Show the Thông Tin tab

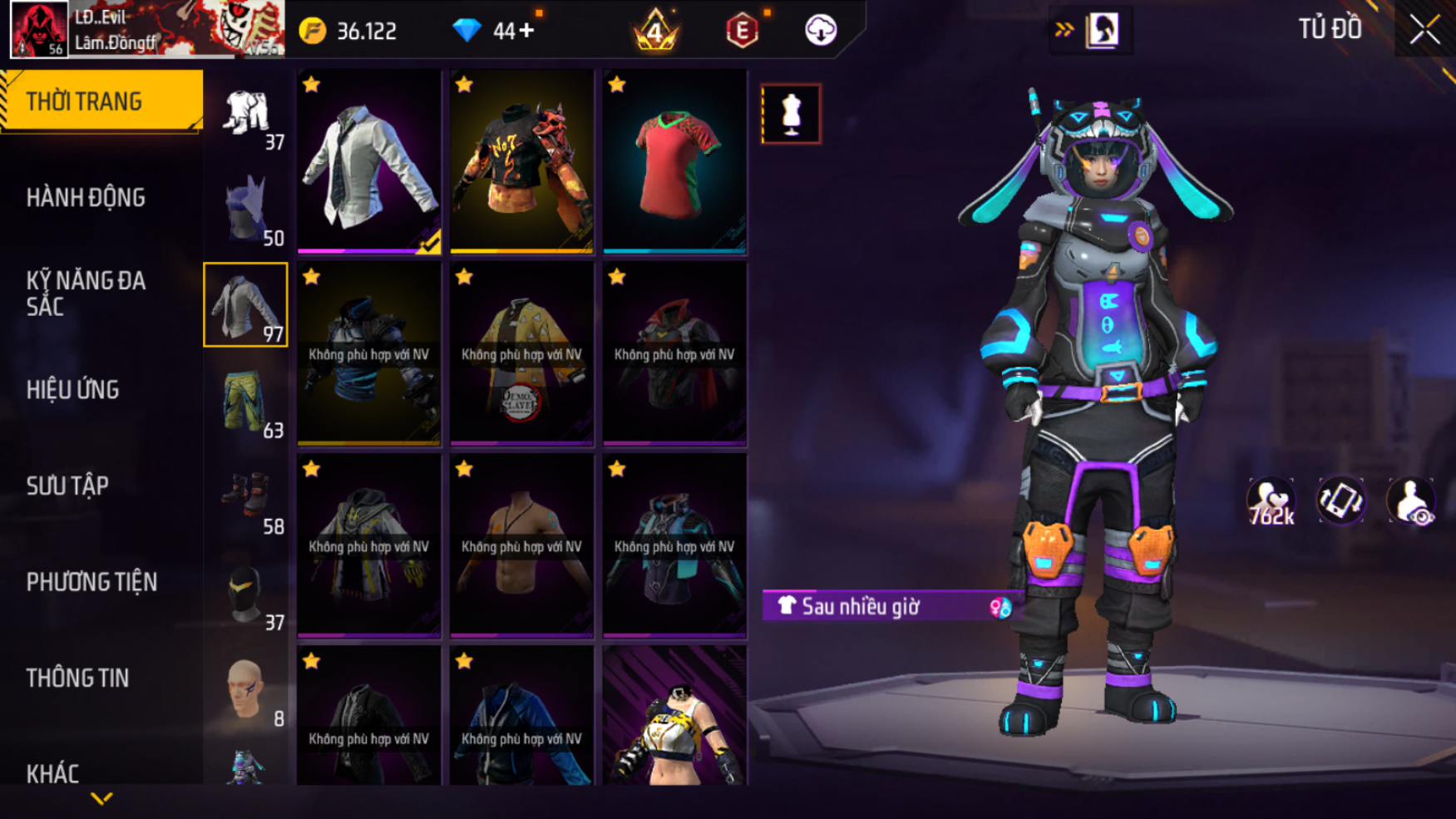77,678
